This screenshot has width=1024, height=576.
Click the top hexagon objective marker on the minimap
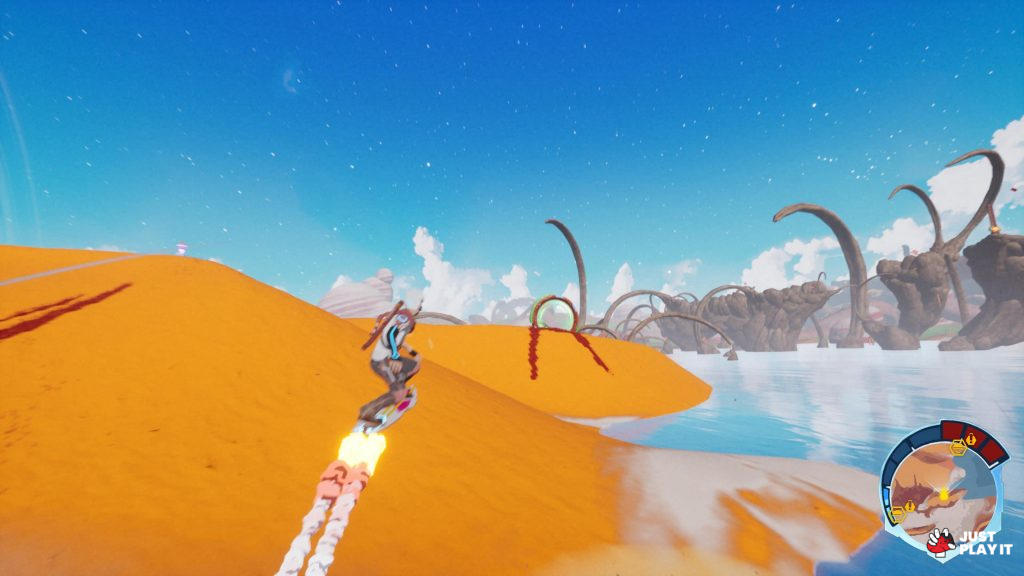pos(957,448)
